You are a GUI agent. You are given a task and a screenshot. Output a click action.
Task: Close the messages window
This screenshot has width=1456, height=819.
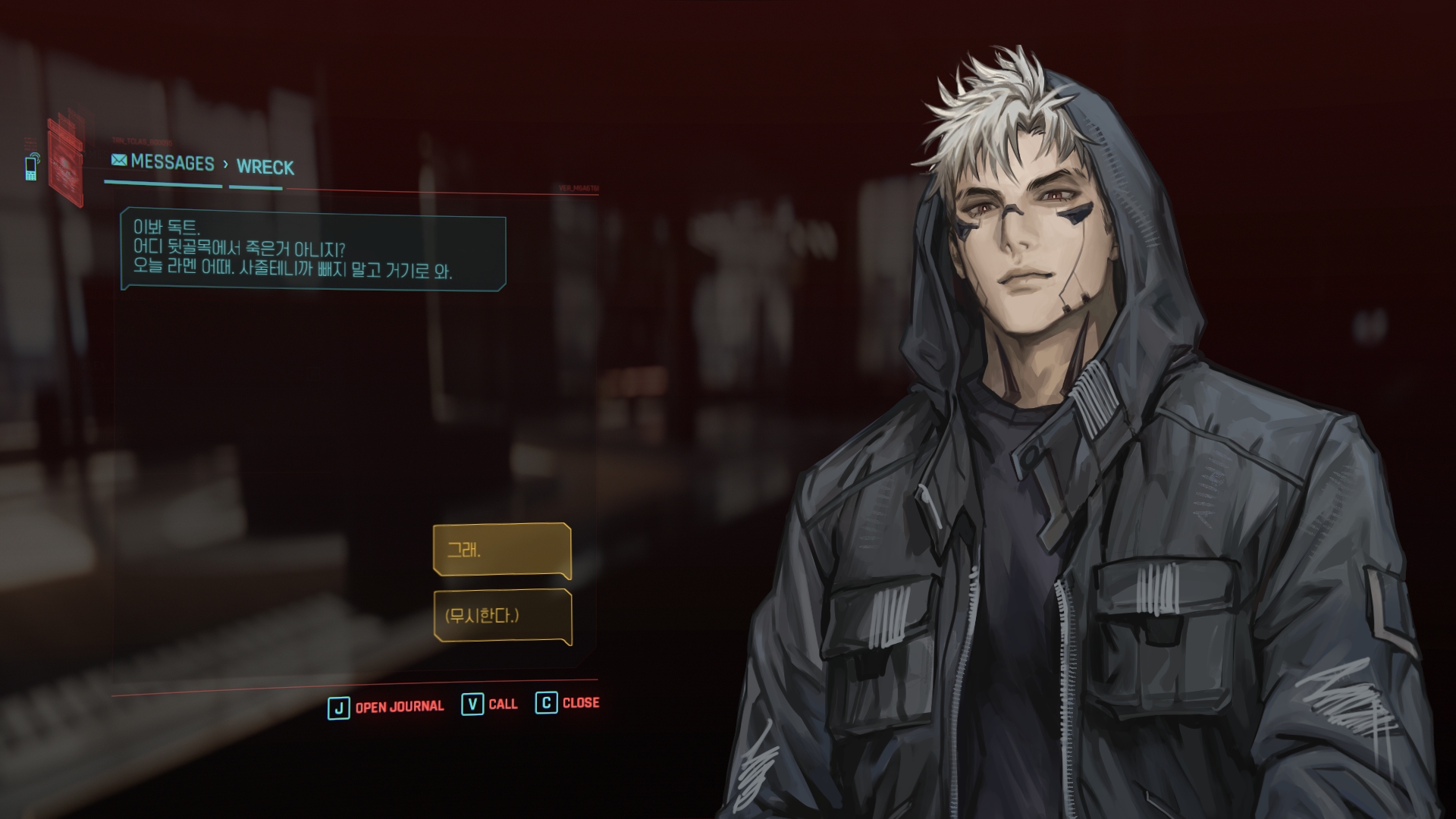click(567, 703)
